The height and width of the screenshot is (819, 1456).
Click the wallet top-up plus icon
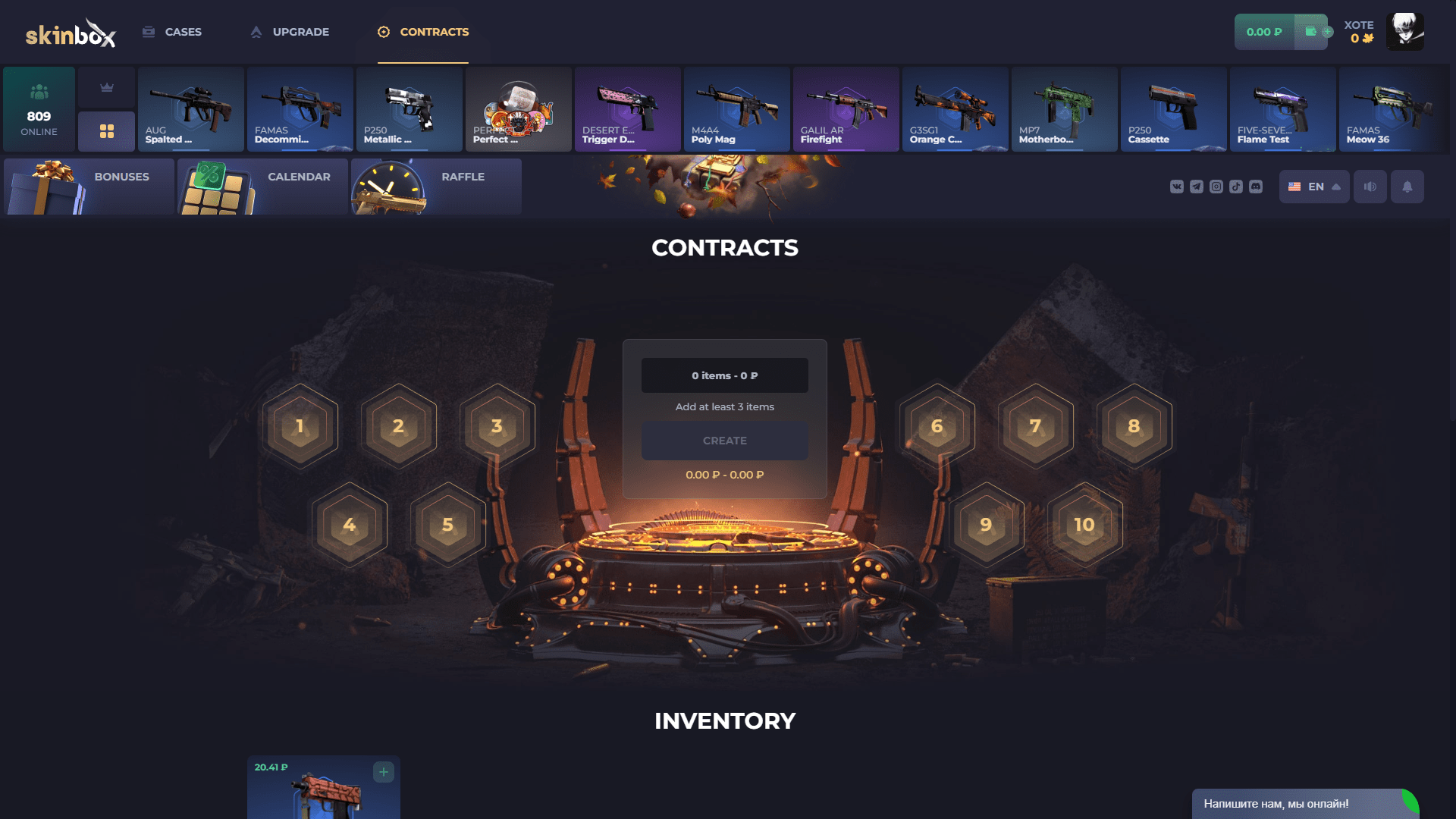[x=1326, y=32]
